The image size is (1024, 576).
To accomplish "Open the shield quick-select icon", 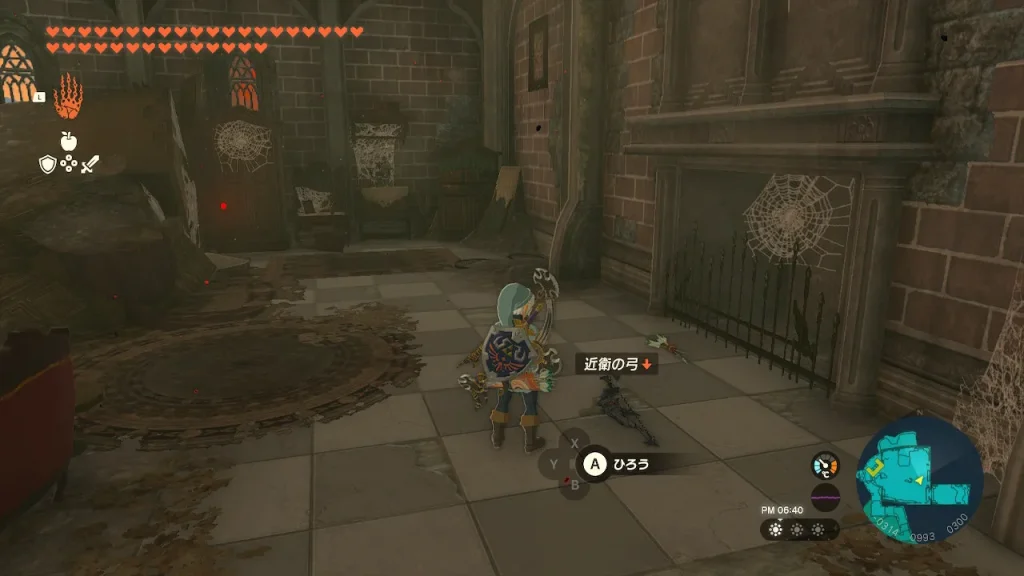I will 48,163.
